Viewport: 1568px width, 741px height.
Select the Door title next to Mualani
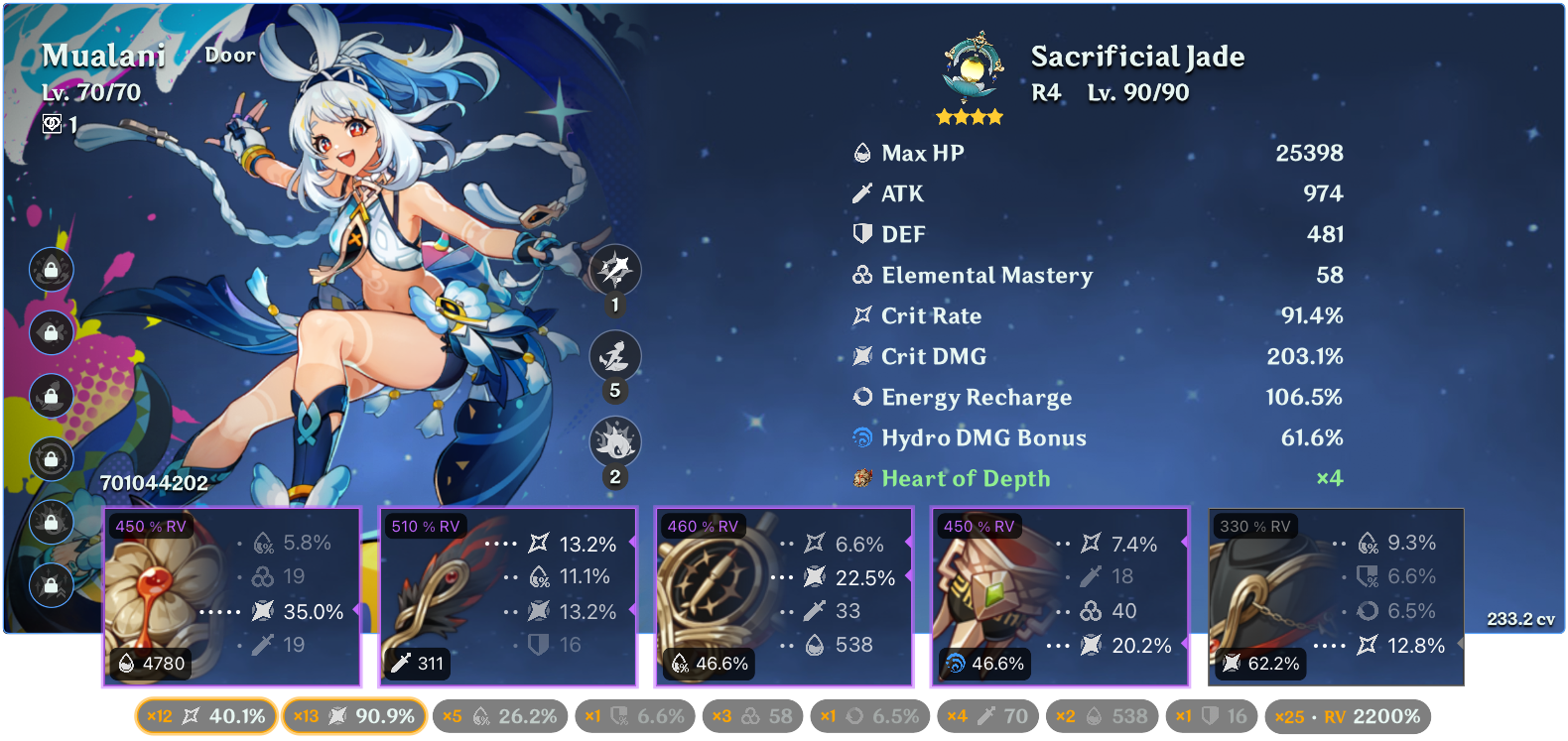(x=229, y=55)
